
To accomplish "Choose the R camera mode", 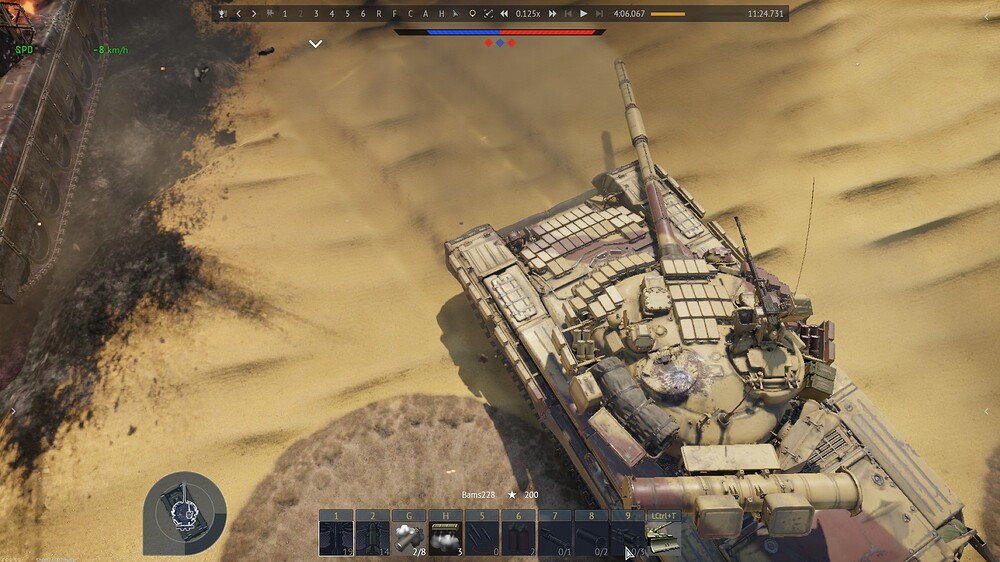I will (379, 14).
